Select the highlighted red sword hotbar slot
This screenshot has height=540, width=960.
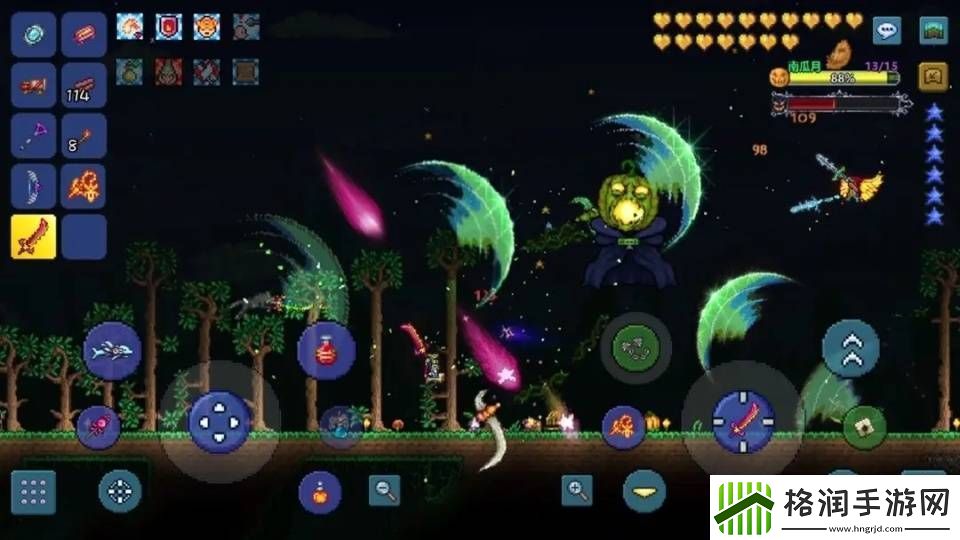33,236
